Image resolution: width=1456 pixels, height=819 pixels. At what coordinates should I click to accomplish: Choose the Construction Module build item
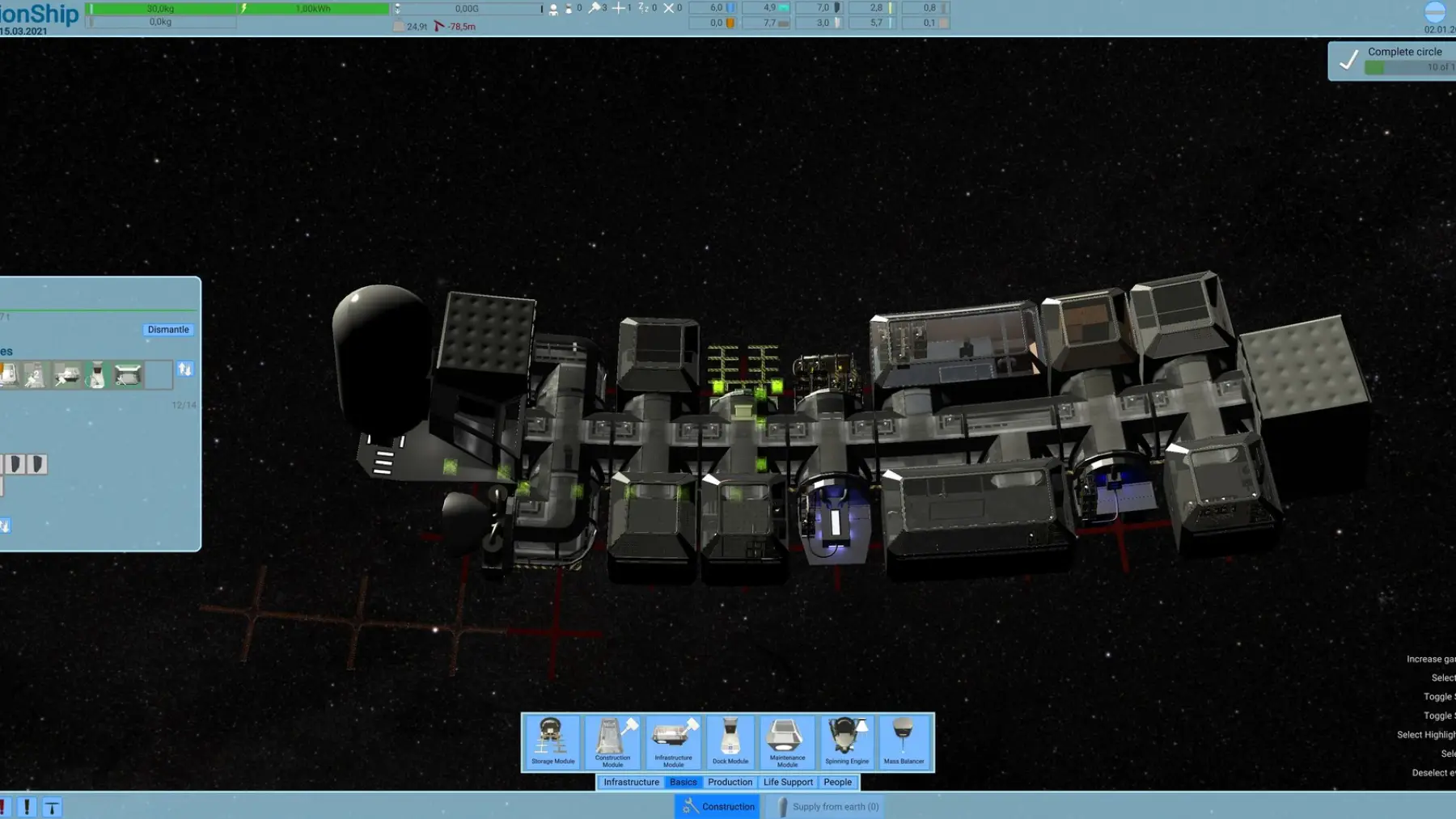pos(612,741)
